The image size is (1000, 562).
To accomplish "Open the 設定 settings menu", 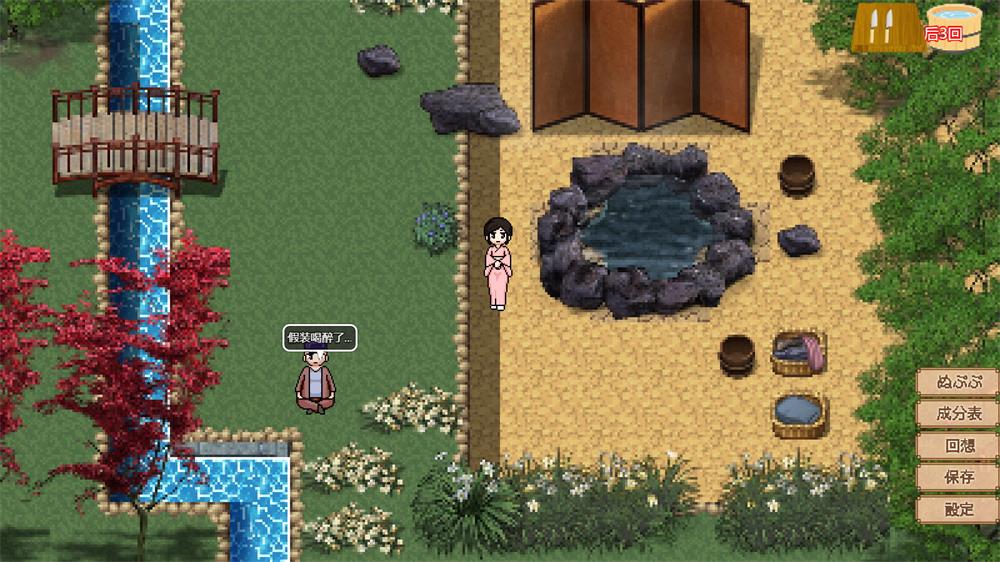I will [958, 509].
